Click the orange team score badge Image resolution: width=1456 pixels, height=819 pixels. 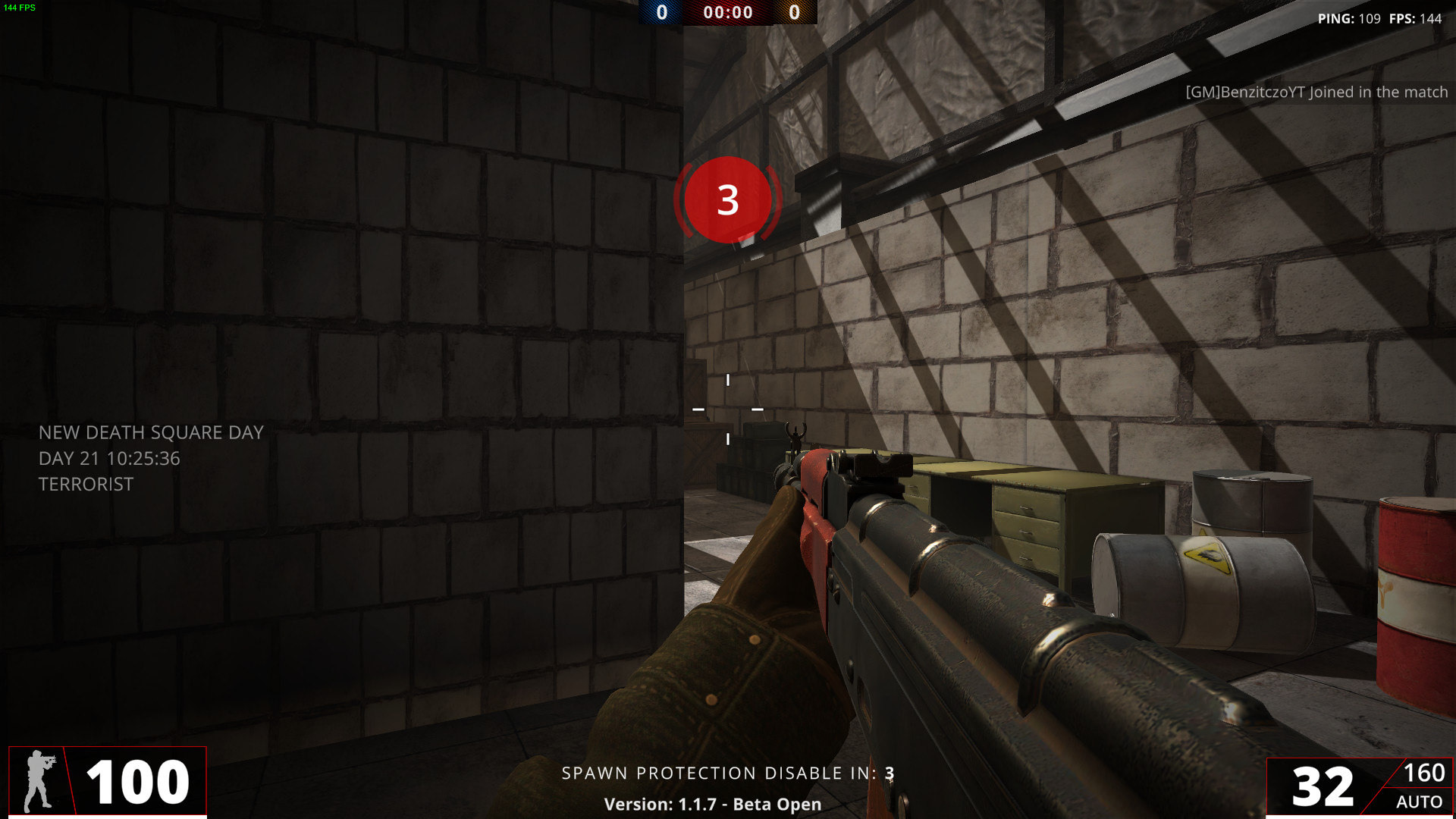(x=795, y=12)
